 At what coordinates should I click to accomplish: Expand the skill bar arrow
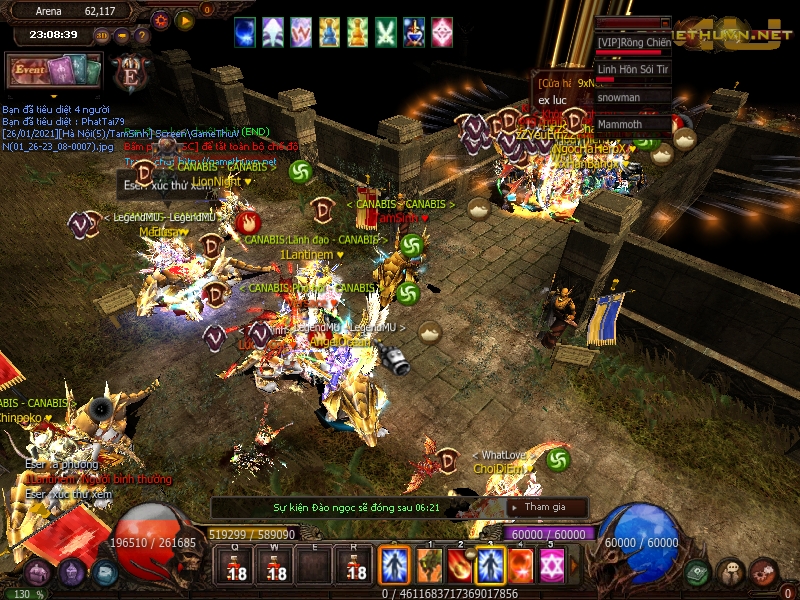pyautogui.click(x=574, y=567)
